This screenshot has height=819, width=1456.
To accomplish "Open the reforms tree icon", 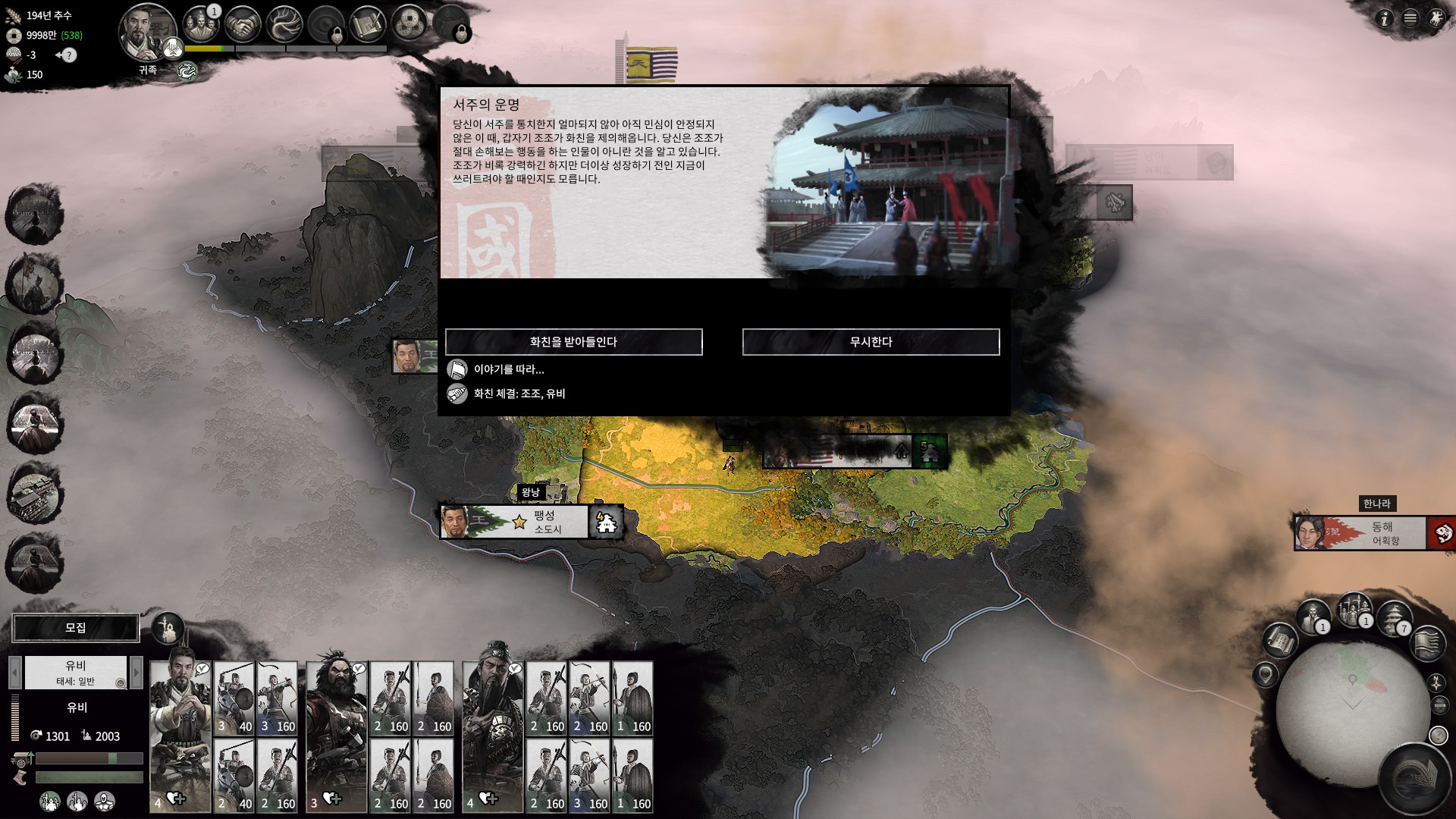I will coord(285,24).
